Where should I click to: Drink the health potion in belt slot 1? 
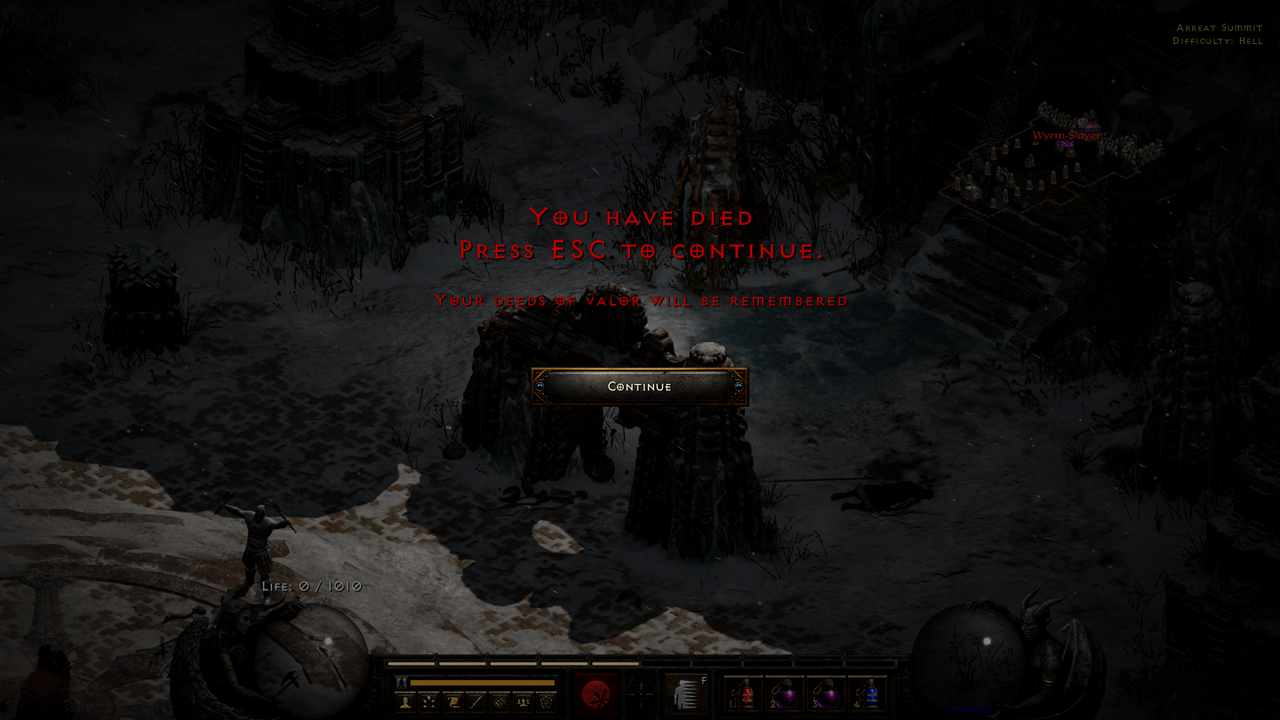point(744,694)
